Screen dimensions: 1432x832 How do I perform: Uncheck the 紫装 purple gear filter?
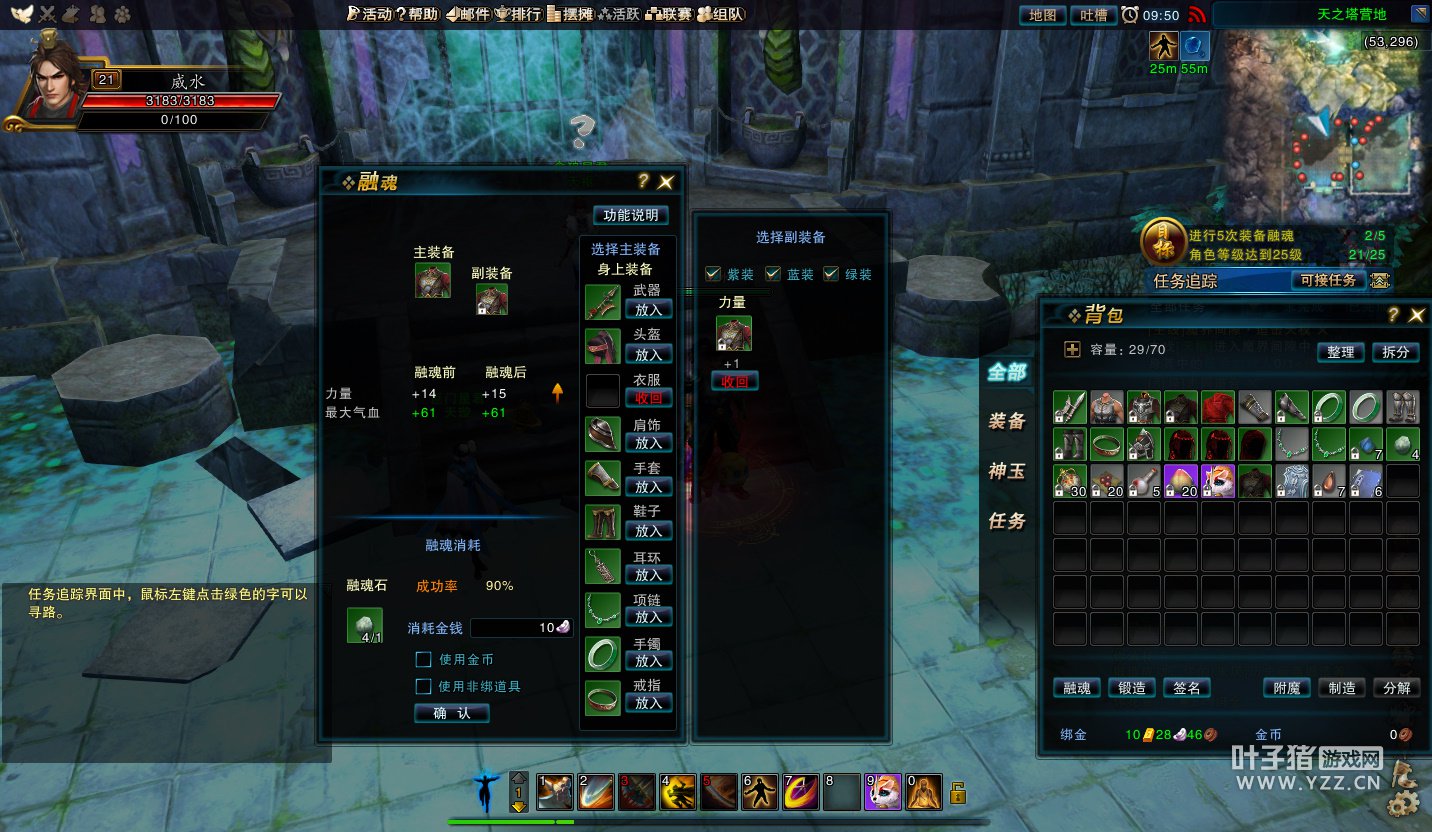713,274
